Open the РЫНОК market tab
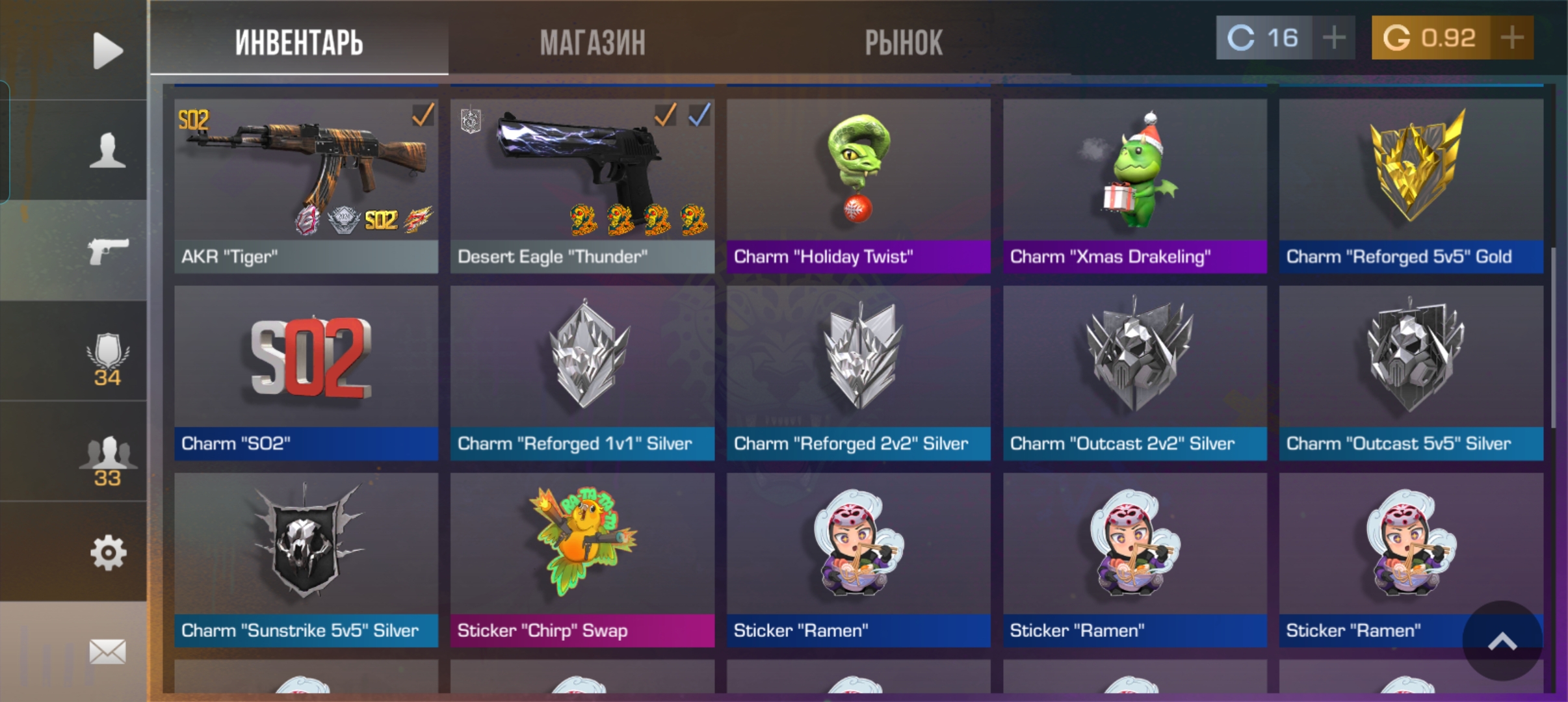 [x=903, y=43]
